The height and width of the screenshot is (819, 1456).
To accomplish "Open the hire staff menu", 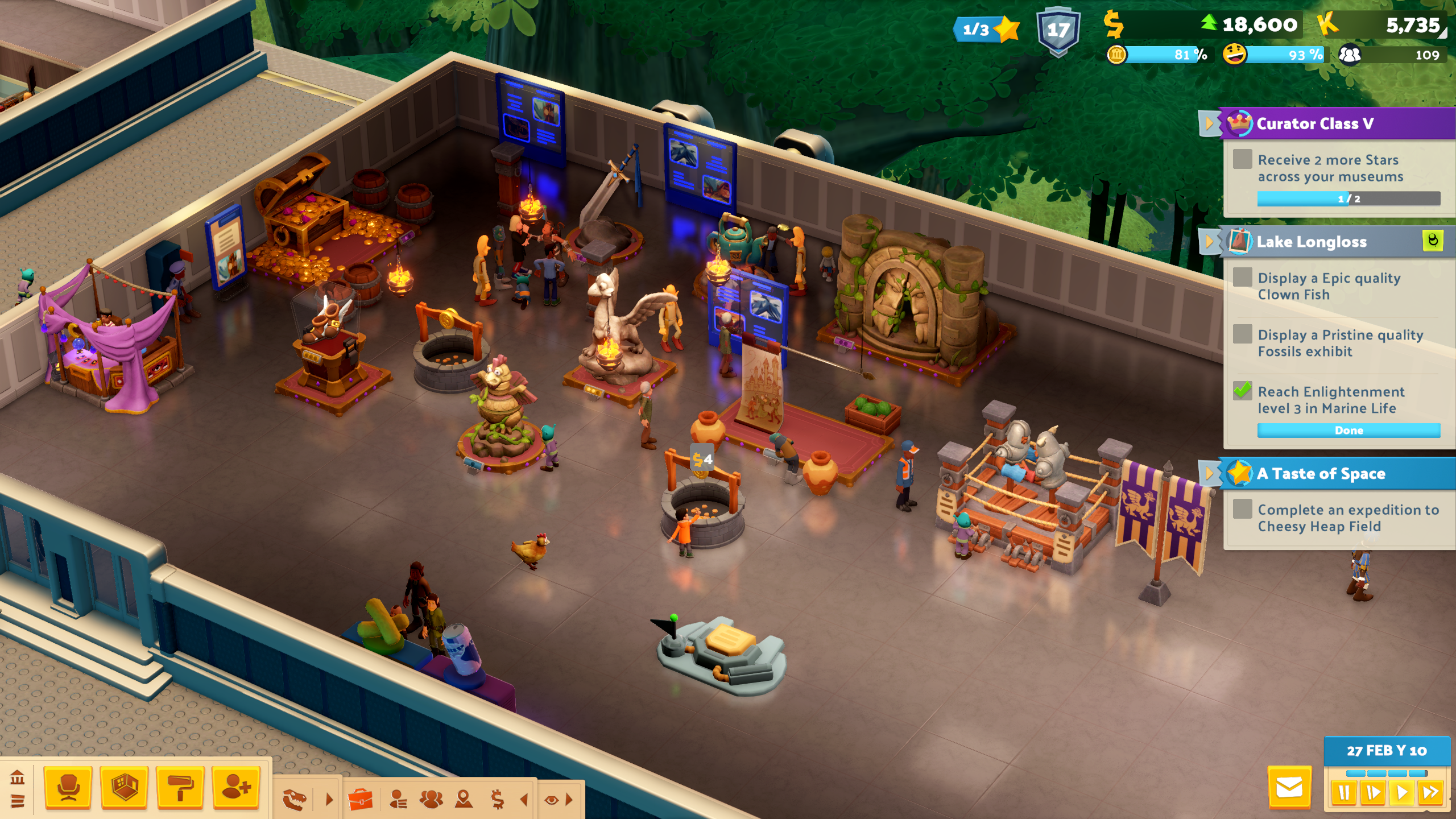I will pos(236,788).
